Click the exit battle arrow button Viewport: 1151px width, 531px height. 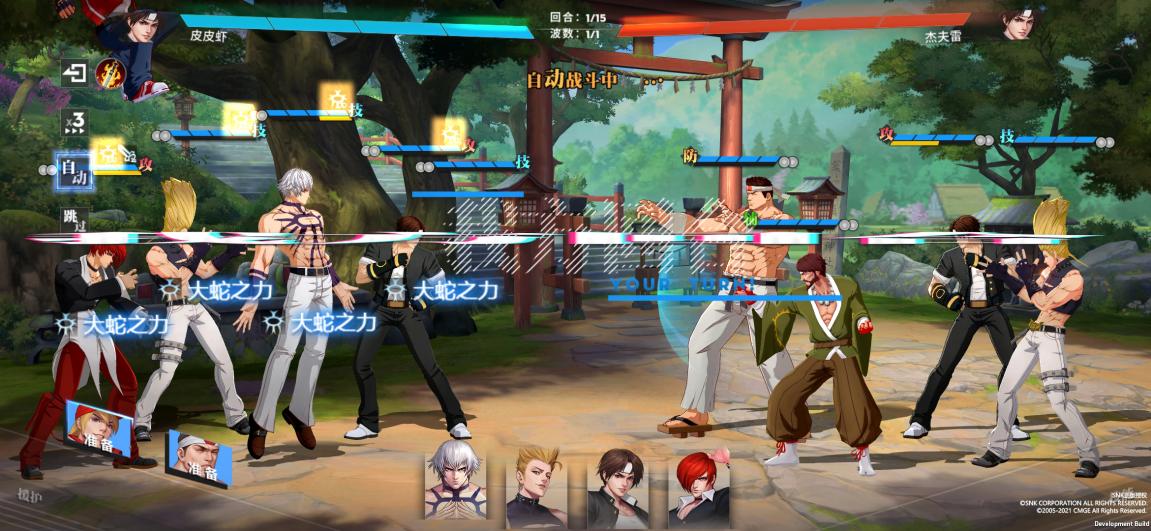74,73
